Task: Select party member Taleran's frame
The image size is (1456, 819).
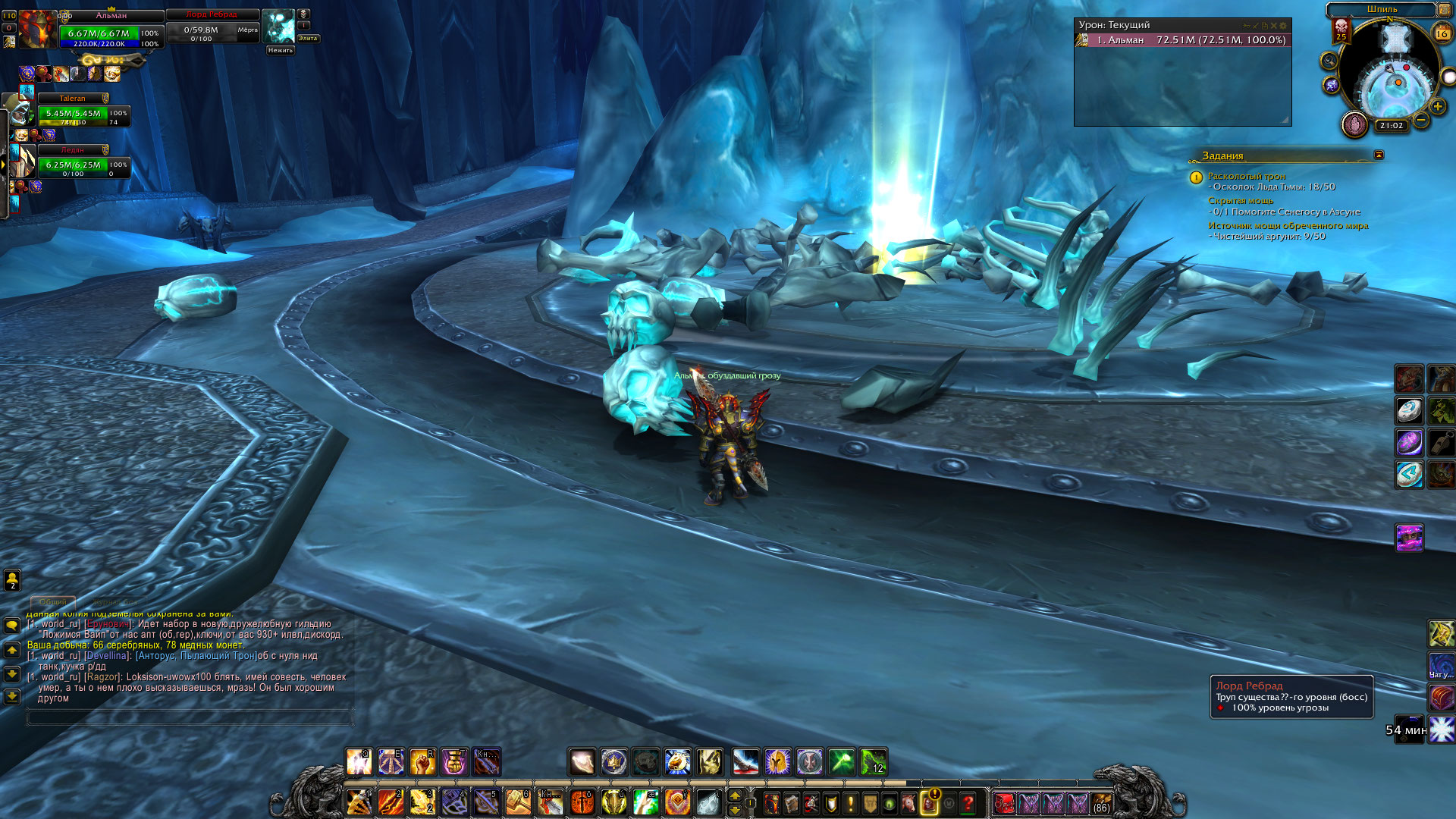Action: pyautogui.click(x=83, y=114)
